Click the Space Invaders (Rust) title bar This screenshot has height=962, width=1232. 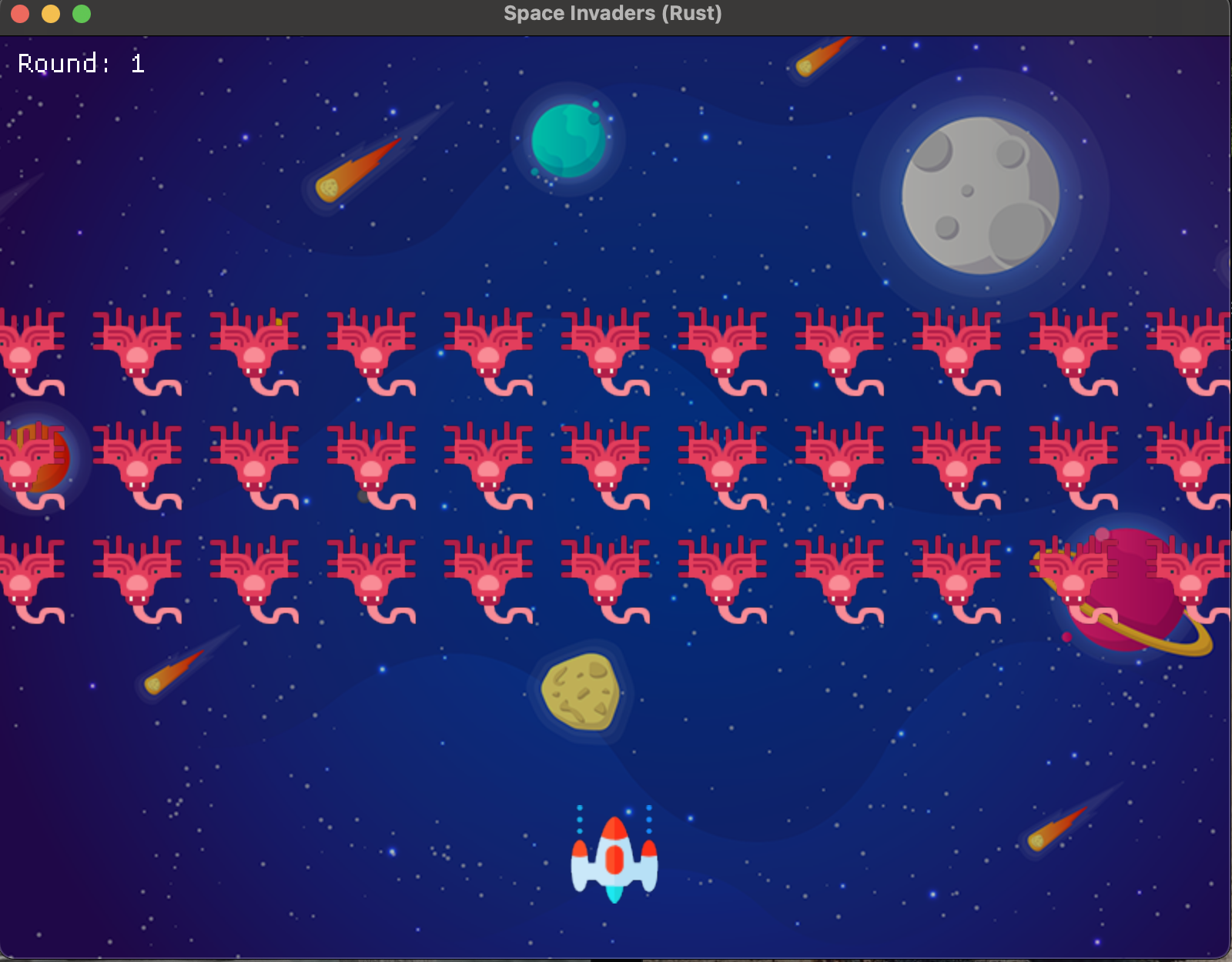point(612,13)
